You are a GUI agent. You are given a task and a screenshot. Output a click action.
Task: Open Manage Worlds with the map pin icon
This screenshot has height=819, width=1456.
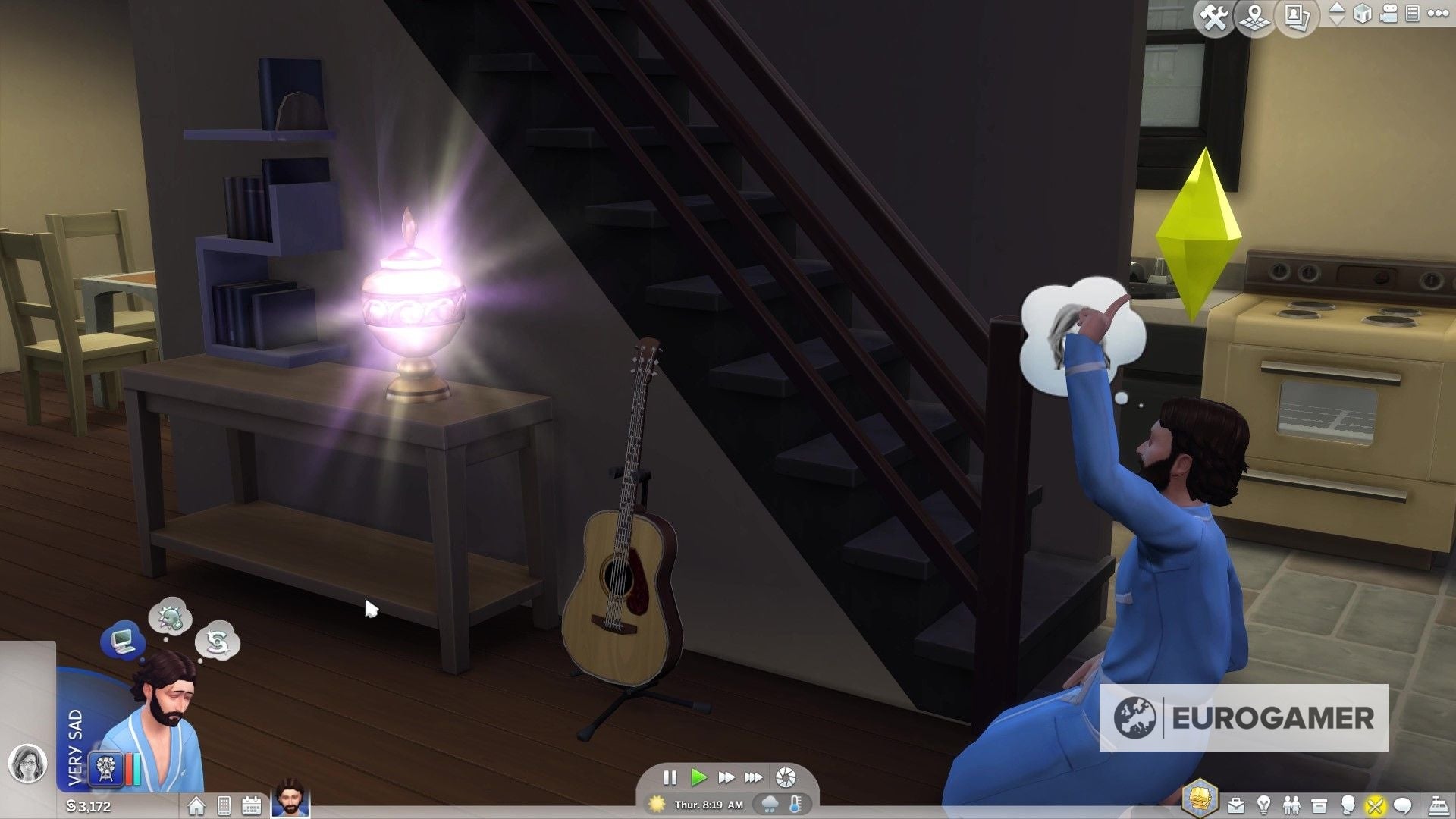[1254, 18]
